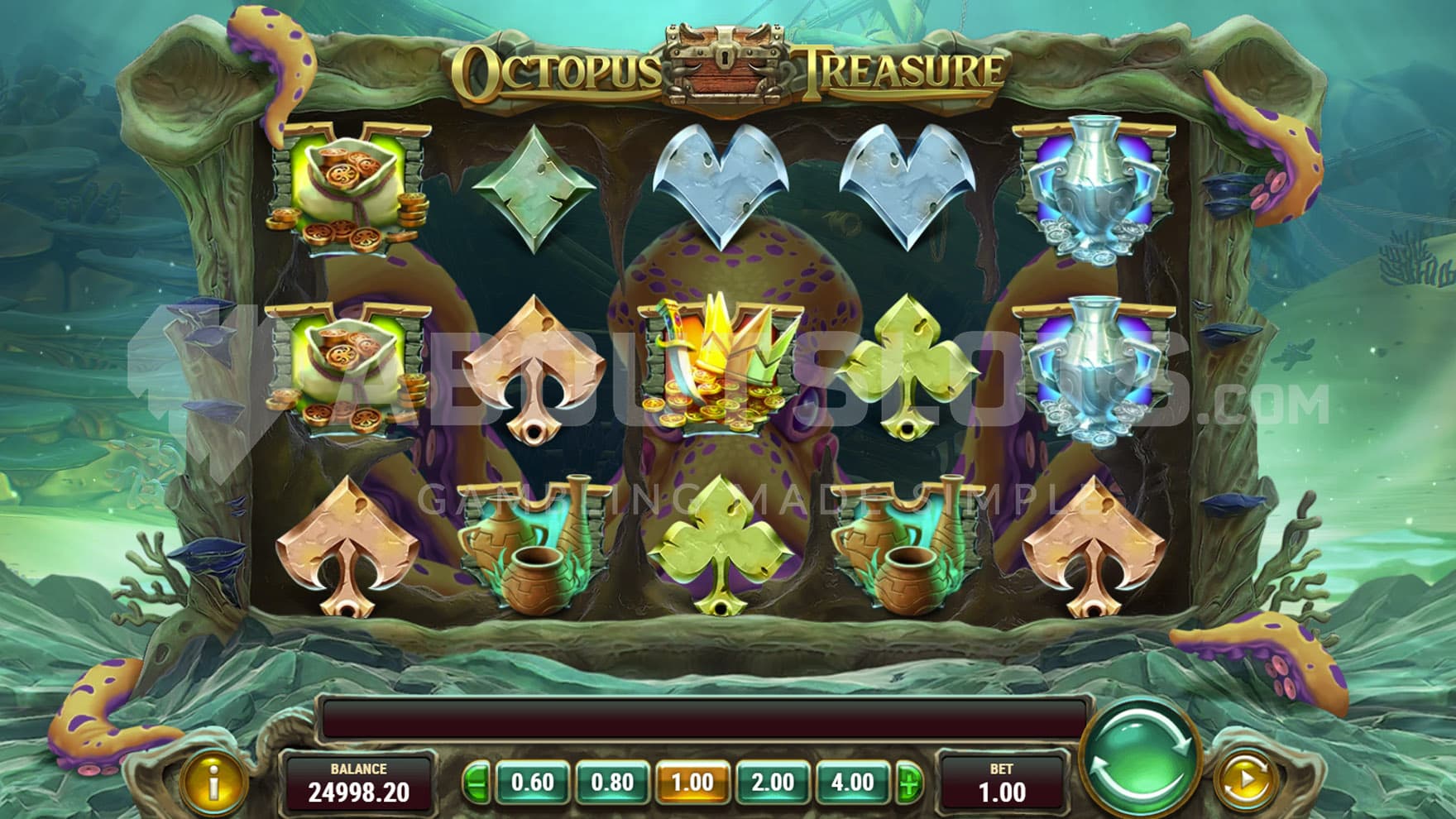Screen dimensions: 1456x819
Task: Open the paytable info button
Action: pyautogui.click(x=213, y=780)
